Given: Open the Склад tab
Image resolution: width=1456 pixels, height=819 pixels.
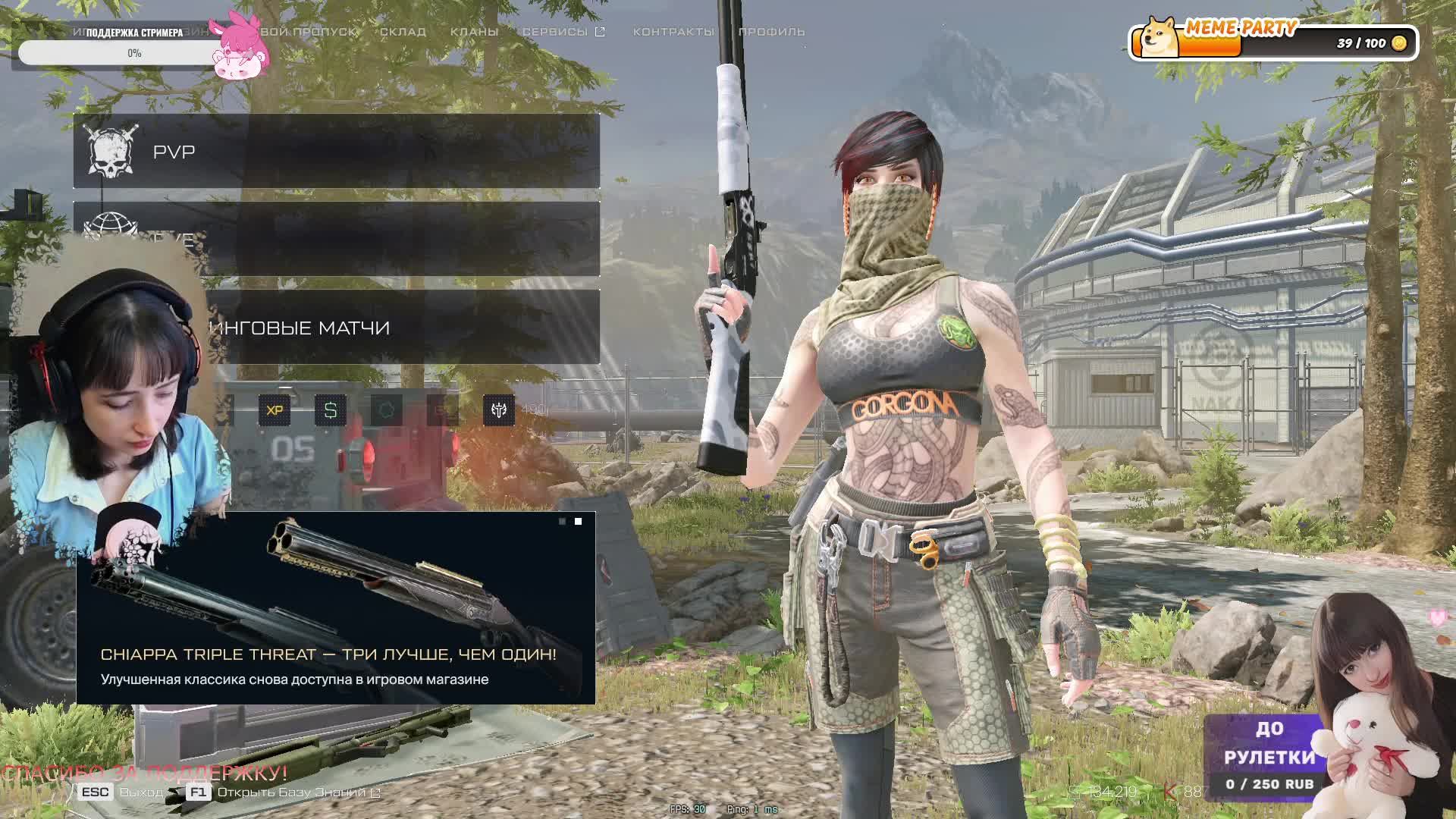Looking at the screenshot, I should pos(403,32).
